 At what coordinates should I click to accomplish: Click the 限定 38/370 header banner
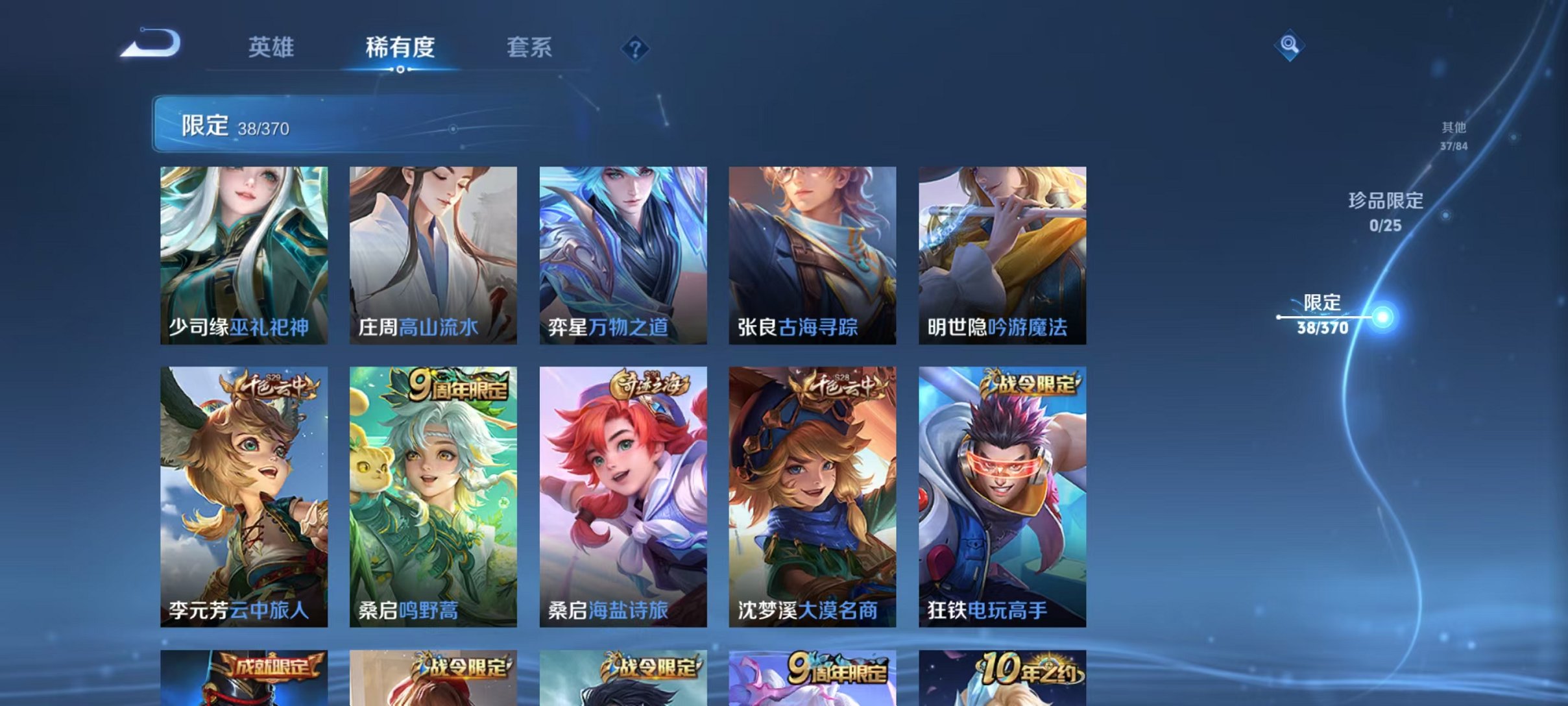[x=259, y=125]
